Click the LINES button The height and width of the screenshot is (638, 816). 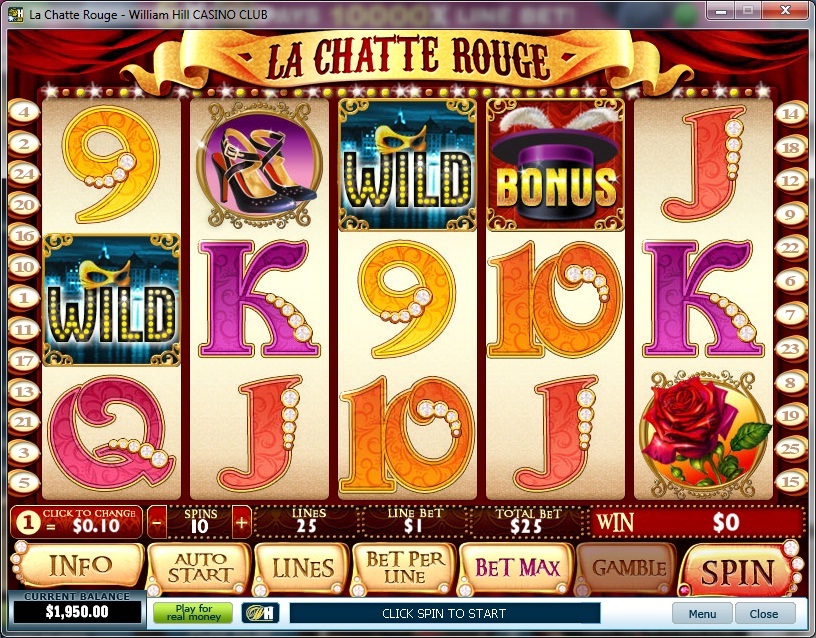pyautogui.click(x=302, y=569)
